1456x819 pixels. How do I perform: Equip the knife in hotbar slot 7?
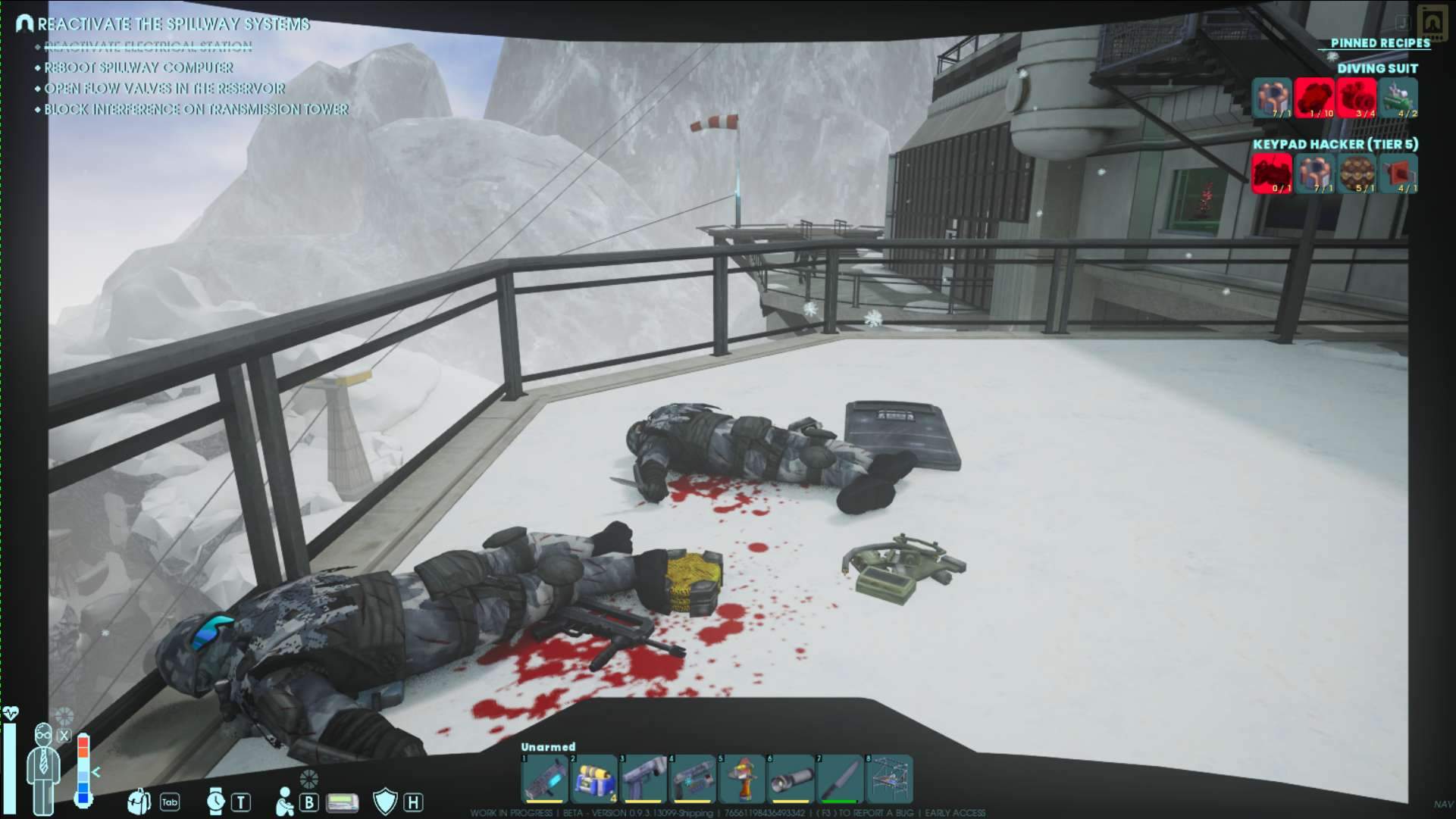(x=840, y=779)
